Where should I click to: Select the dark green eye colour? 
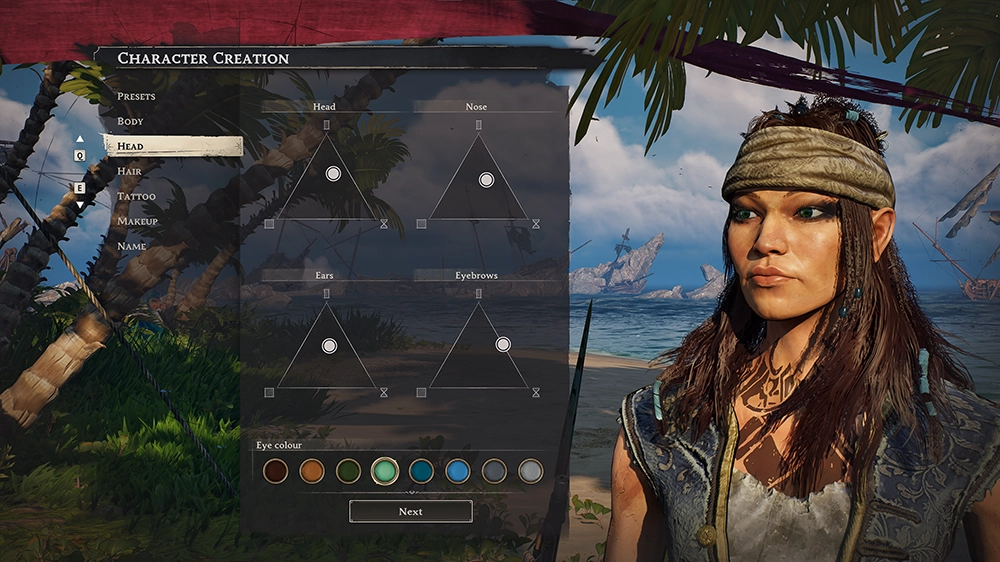coord(348,471)
